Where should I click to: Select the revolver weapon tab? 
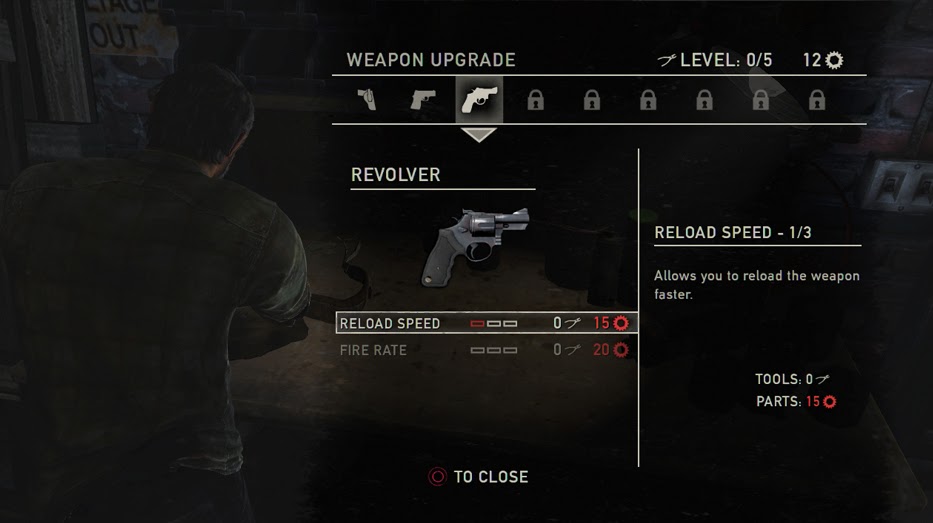click(x=479, y=100)
